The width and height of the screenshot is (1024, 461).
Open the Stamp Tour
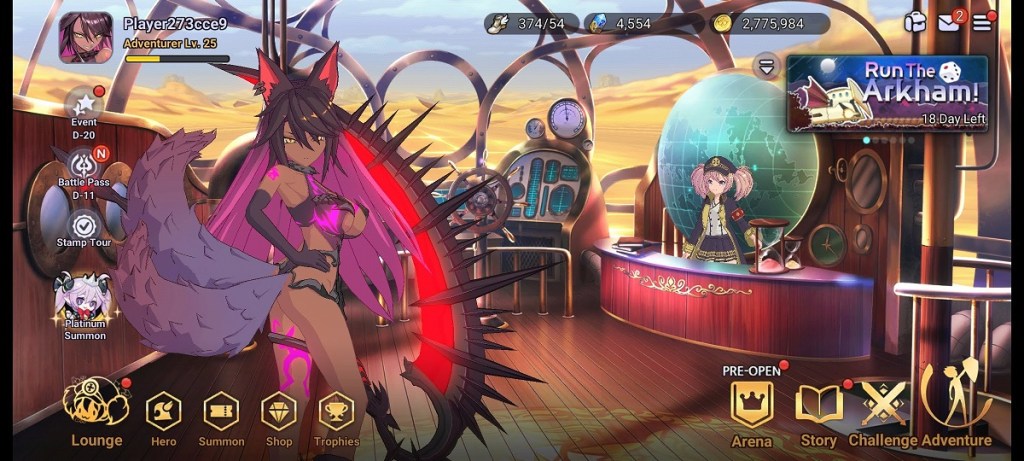tap(84, 226)
